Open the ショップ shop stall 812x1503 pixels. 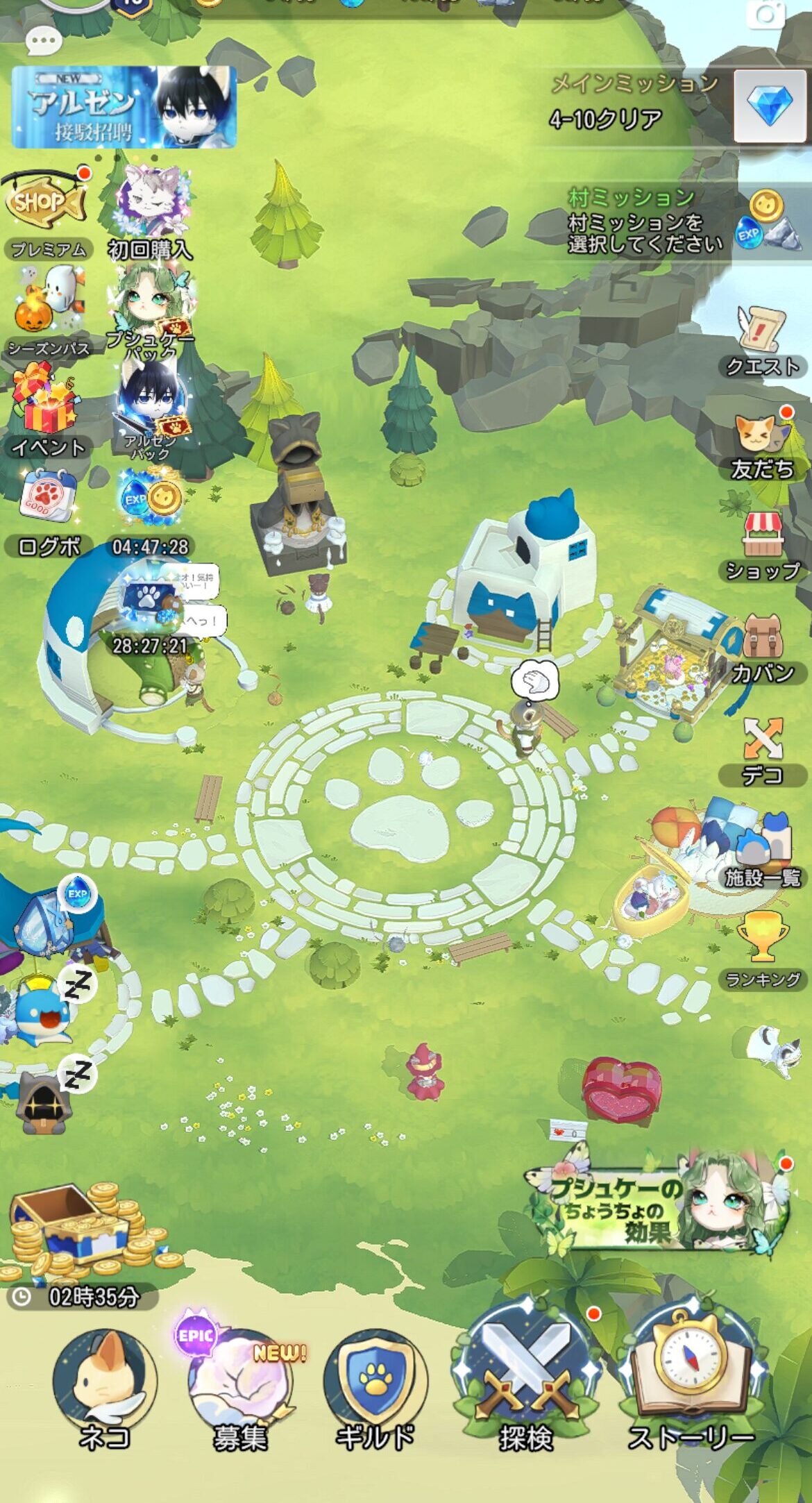pyautogui.click(x=762, y=546)
